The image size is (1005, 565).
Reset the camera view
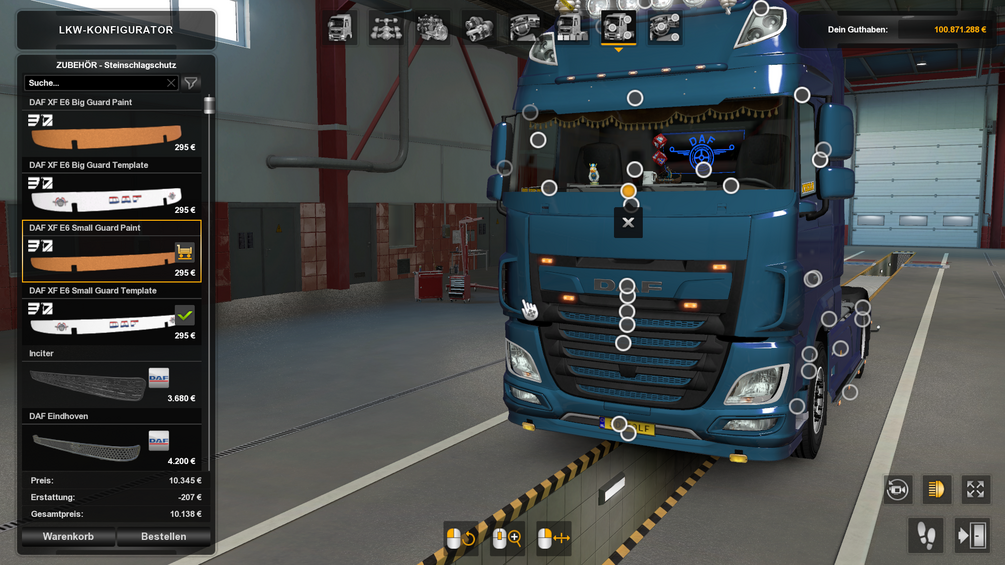click(x=897, y=489)
